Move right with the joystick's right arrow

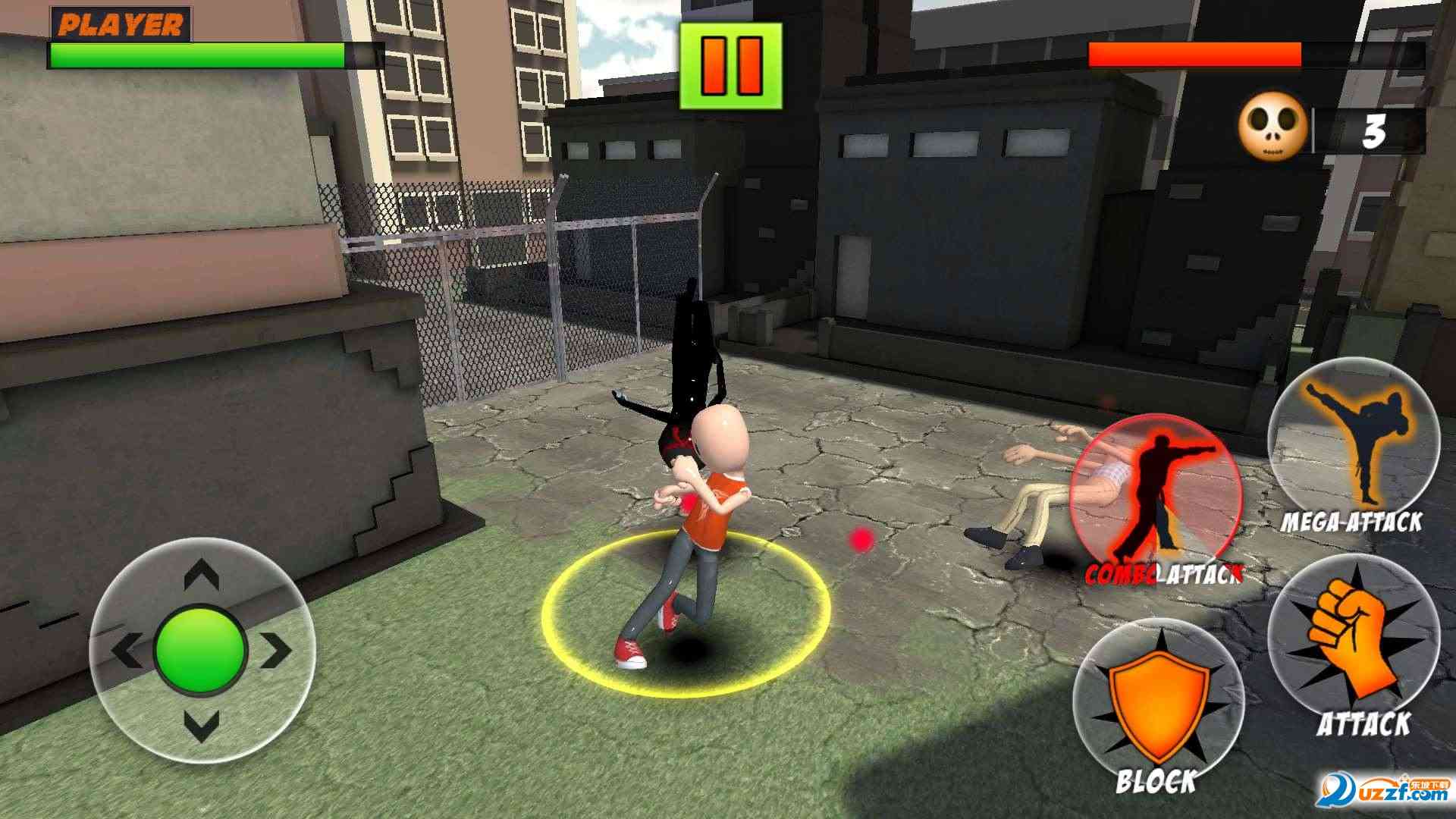point(278,650)
